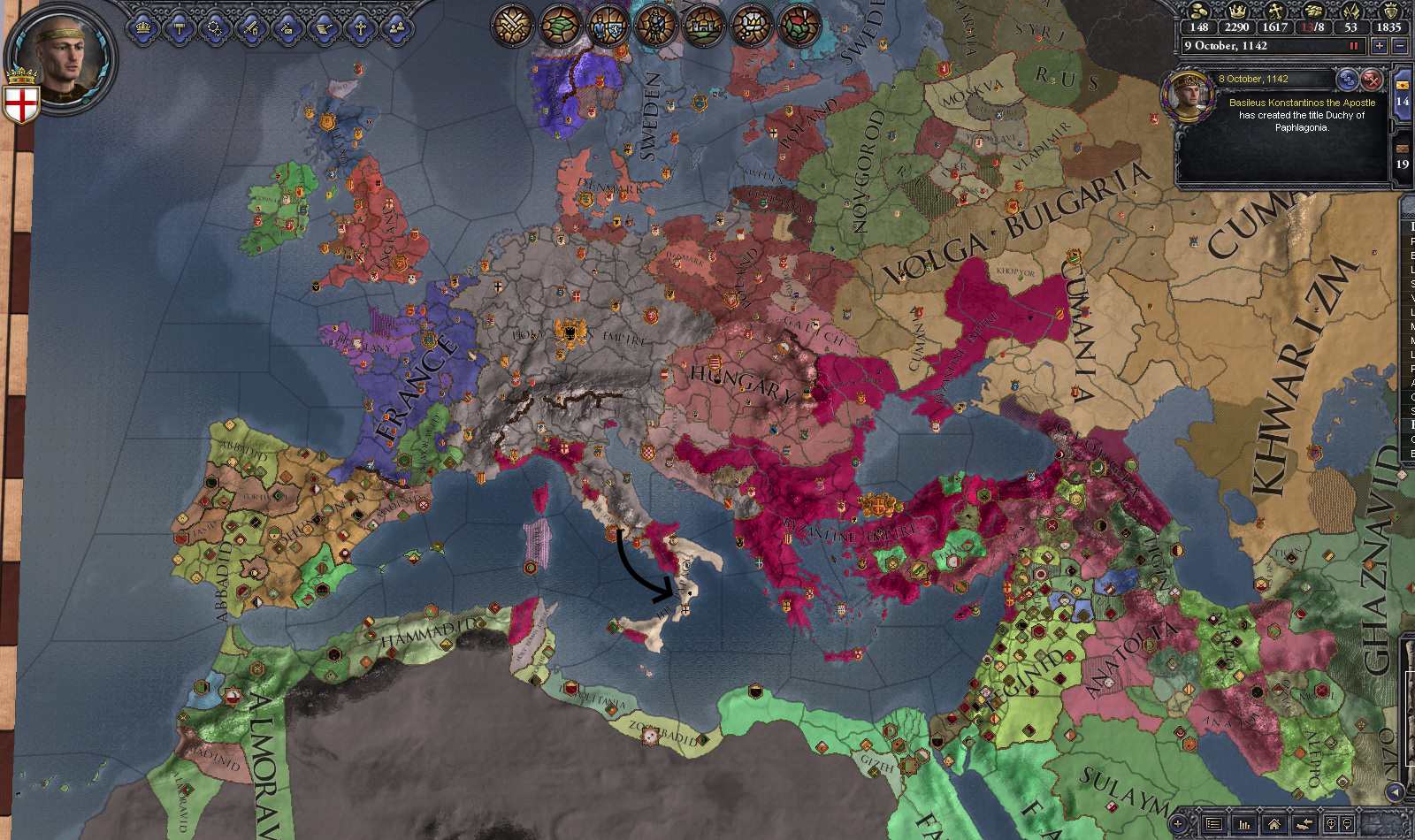
Task: Dismiss the Duchy of Paphlagonia notification
Action: pos(1372,79)
